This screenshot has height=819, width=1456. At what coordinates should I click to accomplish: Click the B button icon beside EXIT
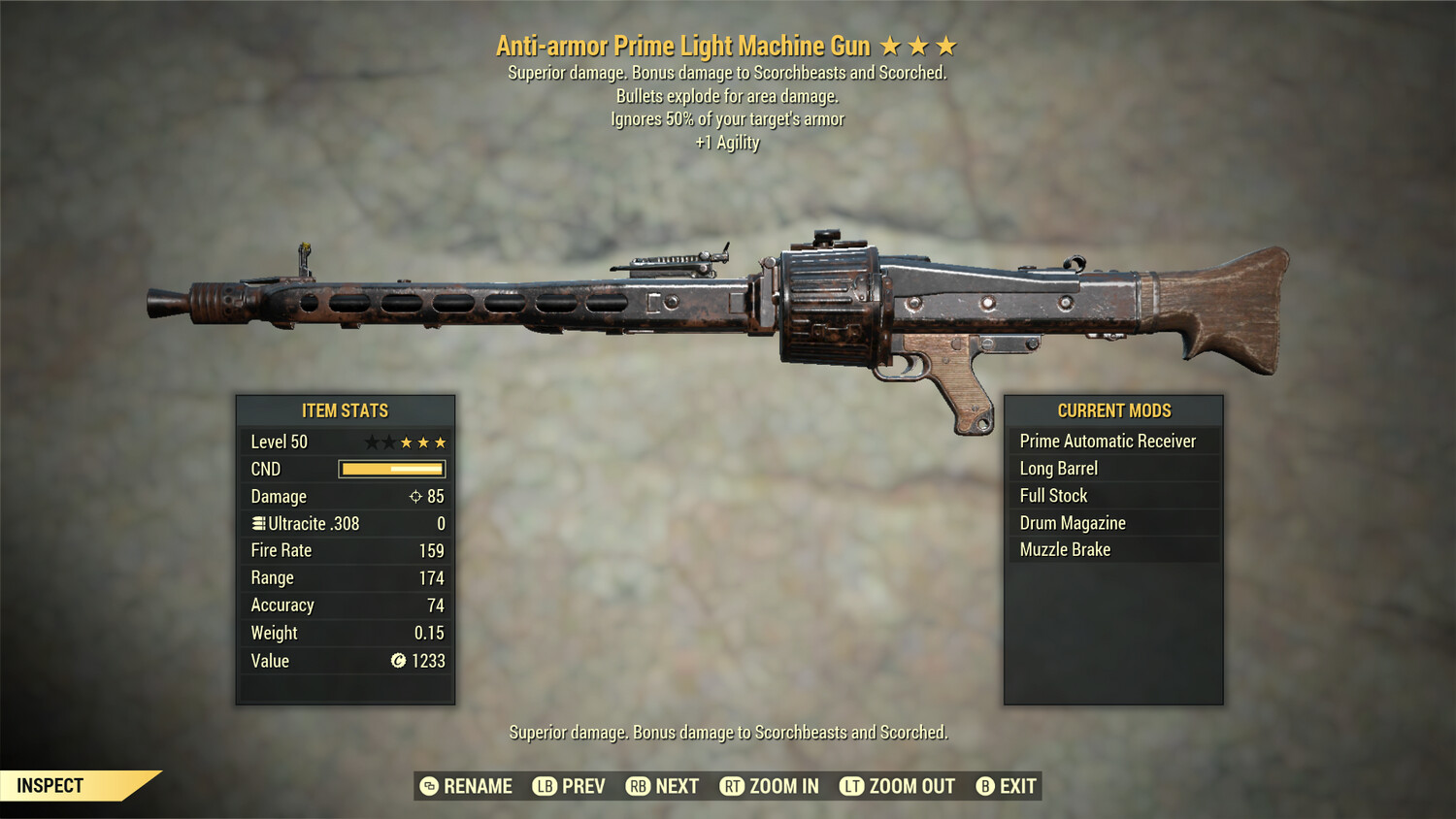click(x=985, y=786)
